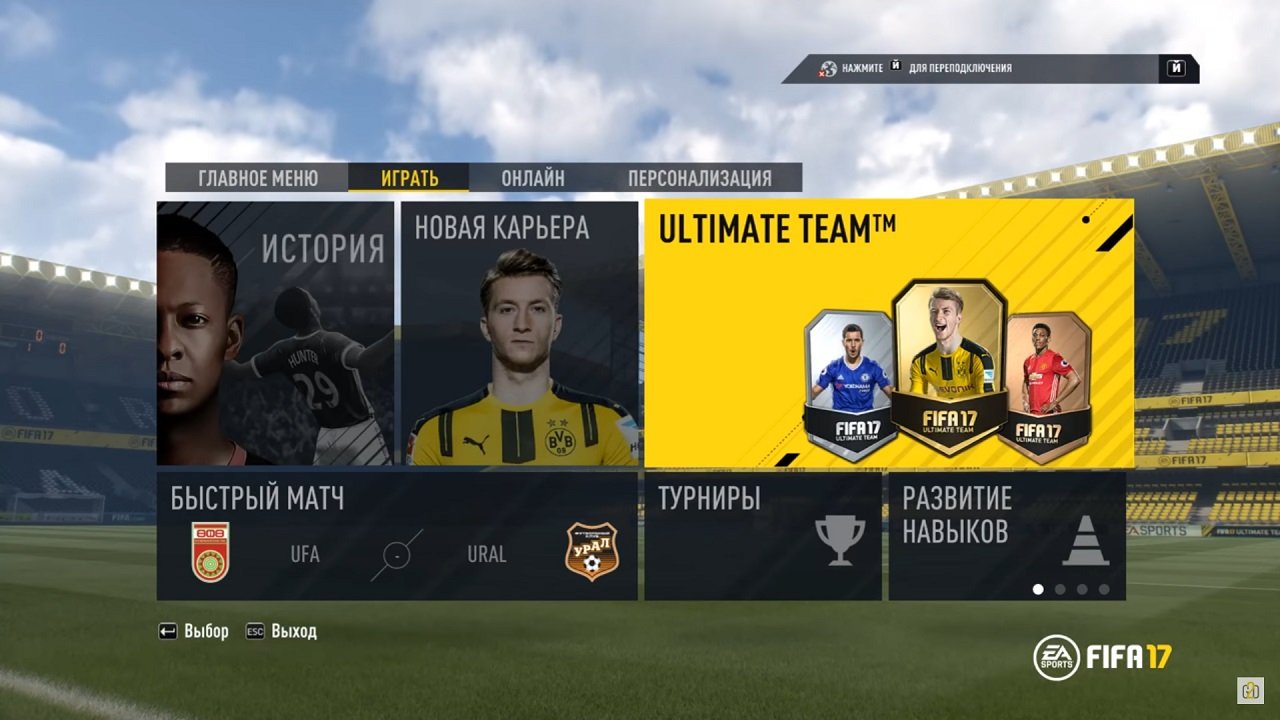Select the filled first page dot
The width and height of the screenshot is (1280, 720).
tap(1041, 587)
